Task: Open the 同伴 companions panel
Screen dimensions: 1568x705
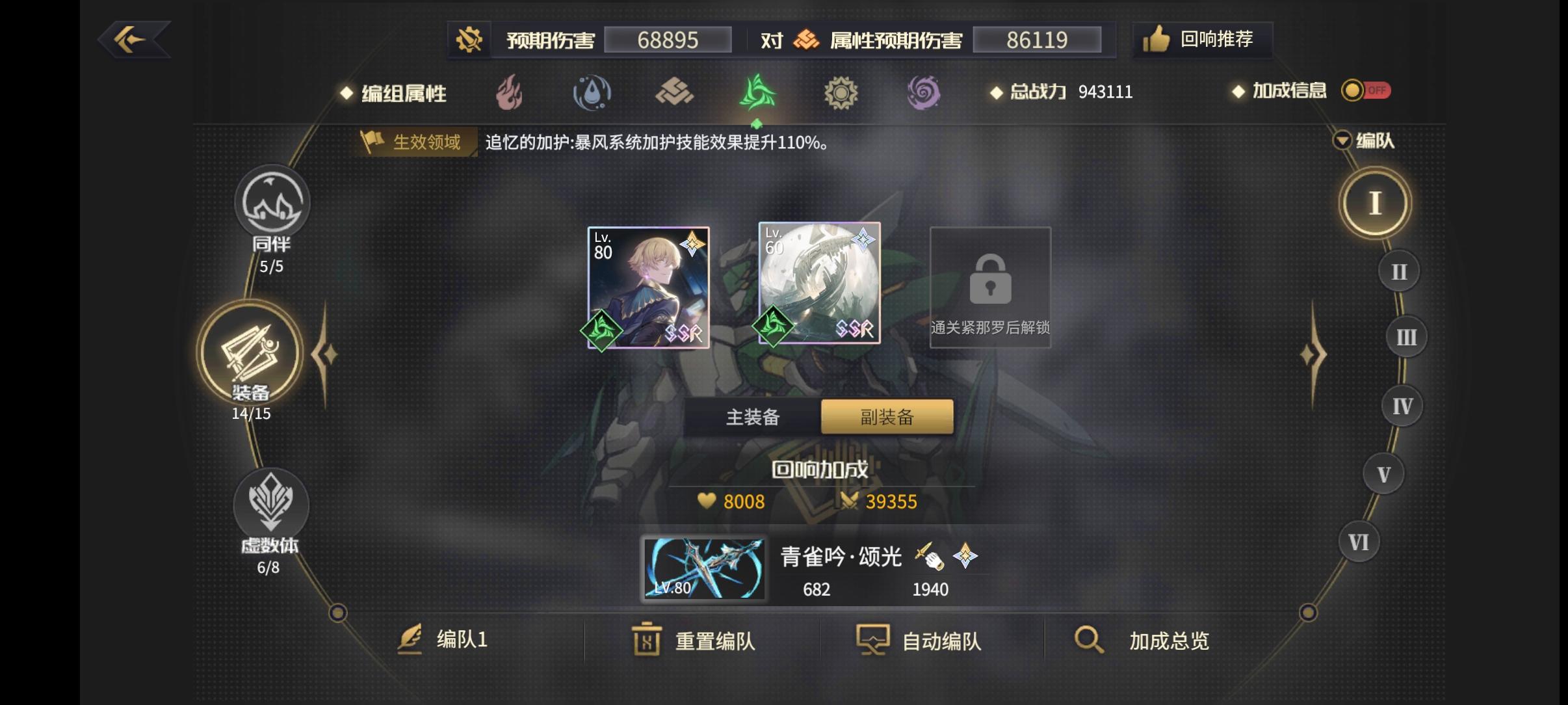Action: pos(273,203)
